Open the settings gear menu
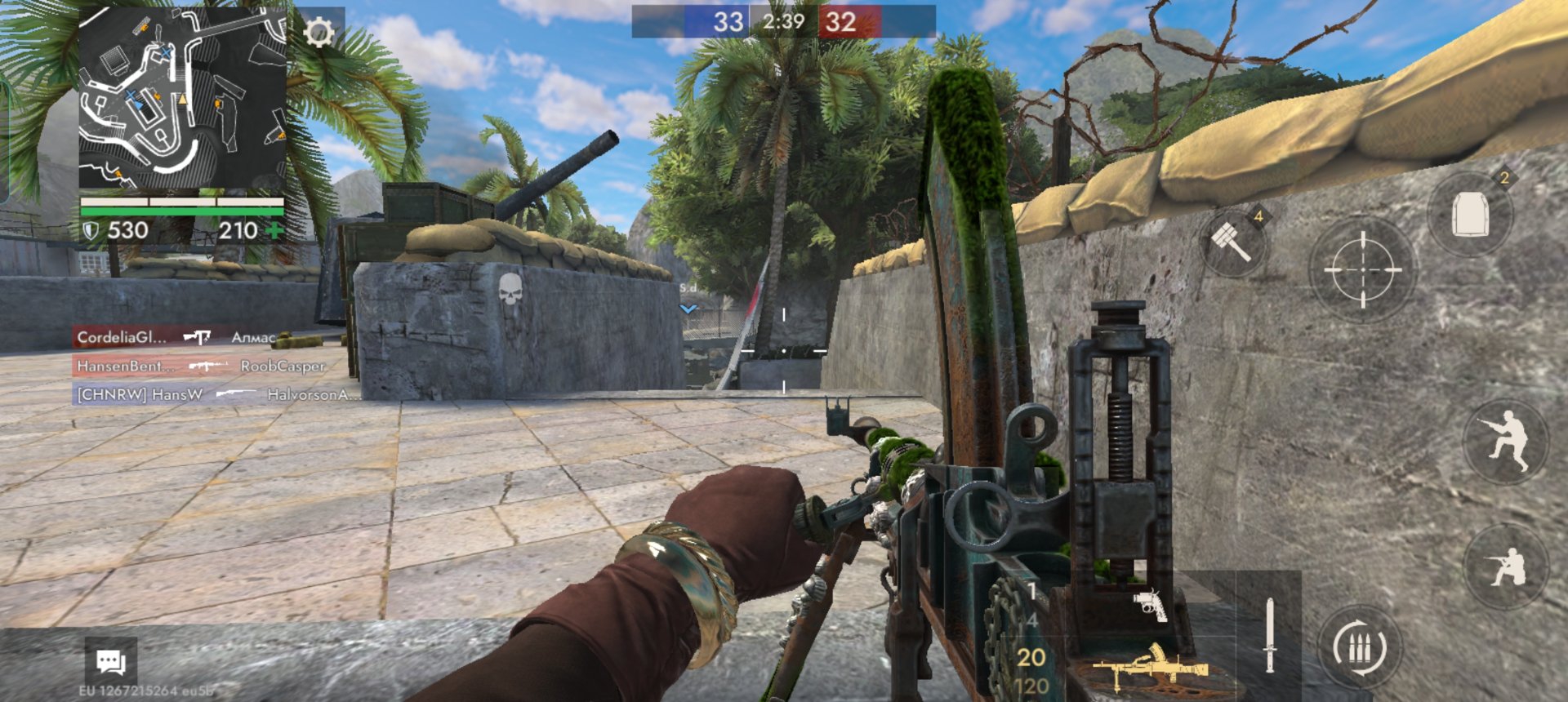This screenshot has width=1568, height=702. [x=318, y=33]
